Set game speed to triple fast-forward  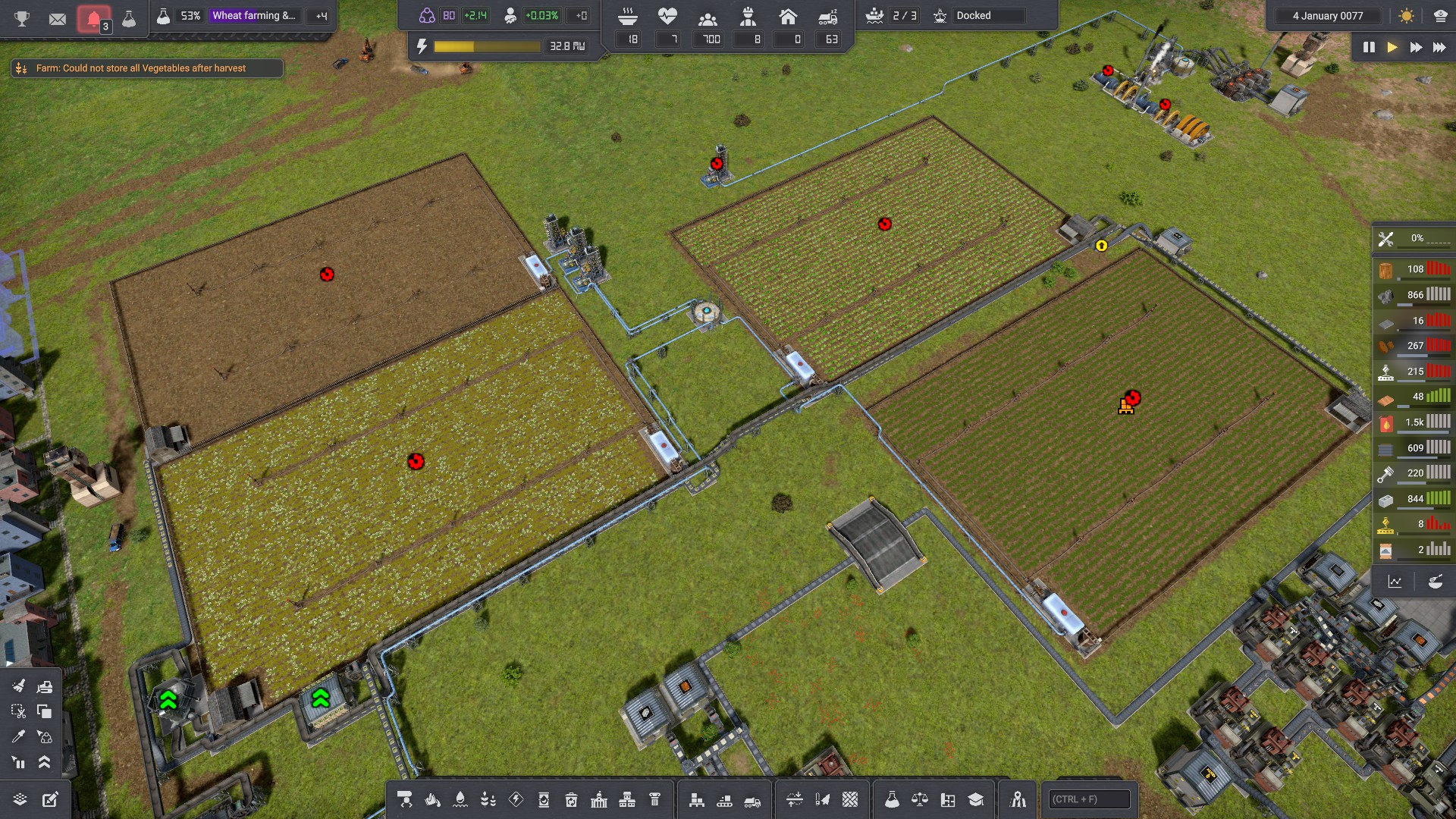(1439, 47)
